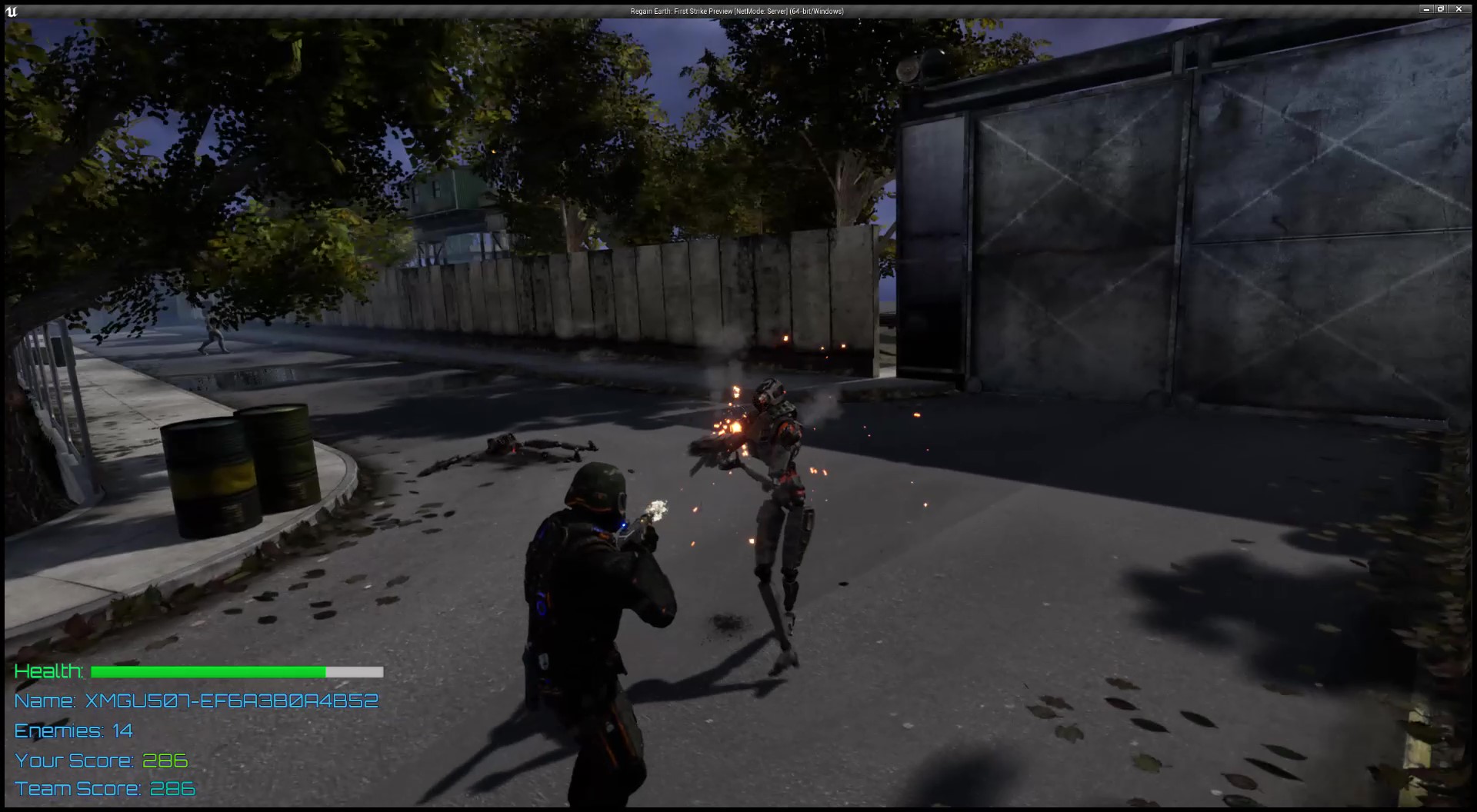Click the X close icon

[x=1459, y=10]
